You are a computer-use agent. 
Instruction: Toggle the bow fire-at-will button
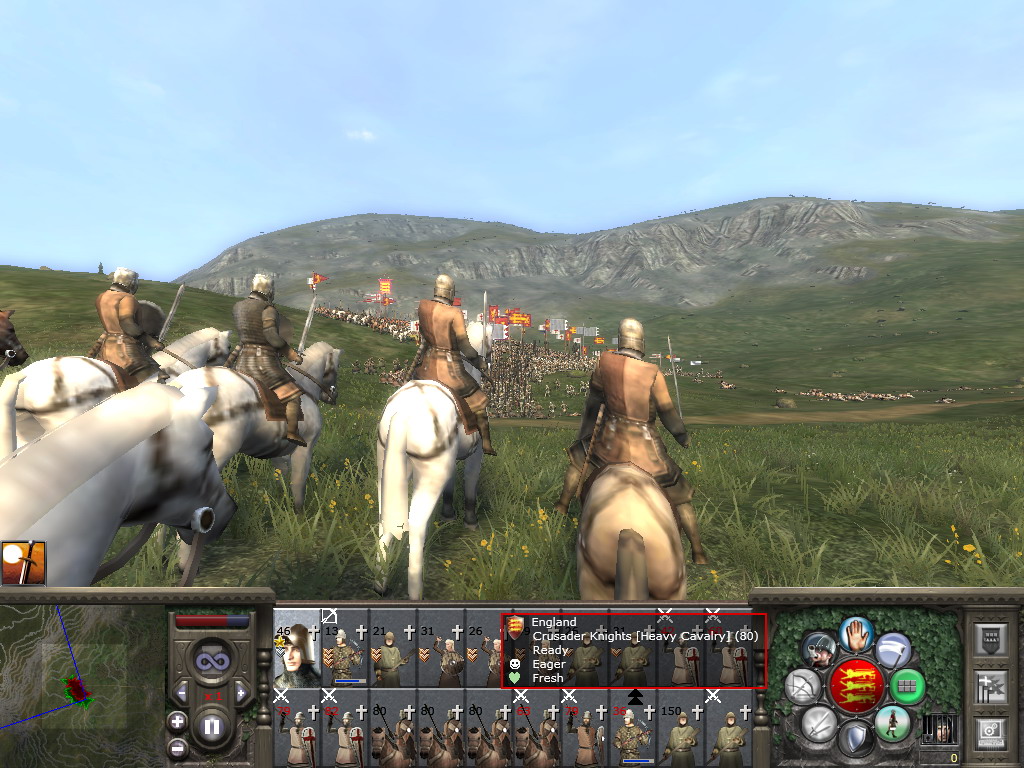(802, 686)
